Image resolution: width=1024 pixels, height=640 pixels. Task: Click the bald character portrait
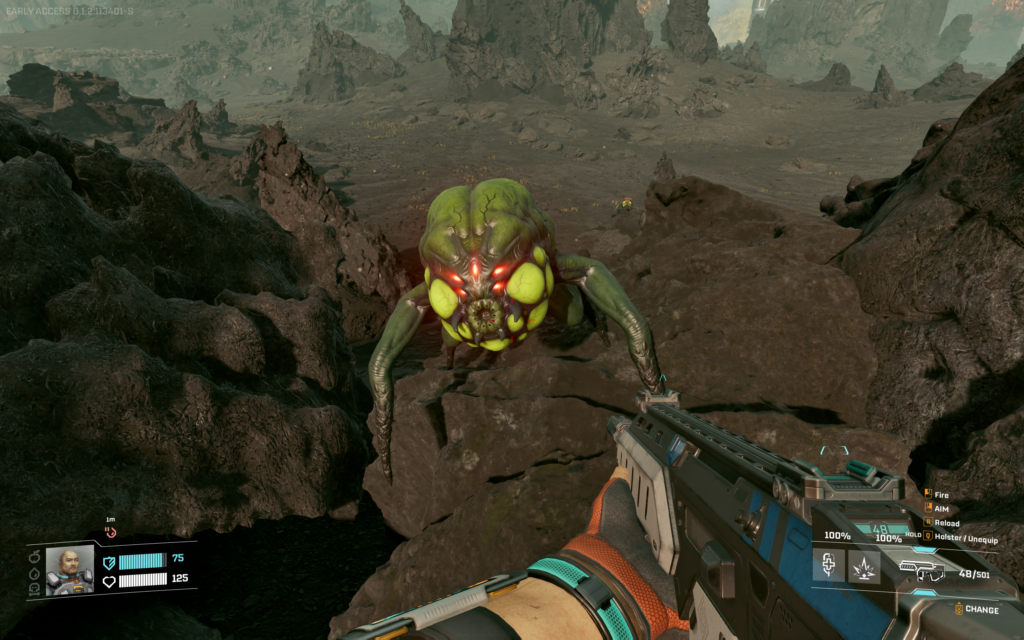click(x=69, y=570)
